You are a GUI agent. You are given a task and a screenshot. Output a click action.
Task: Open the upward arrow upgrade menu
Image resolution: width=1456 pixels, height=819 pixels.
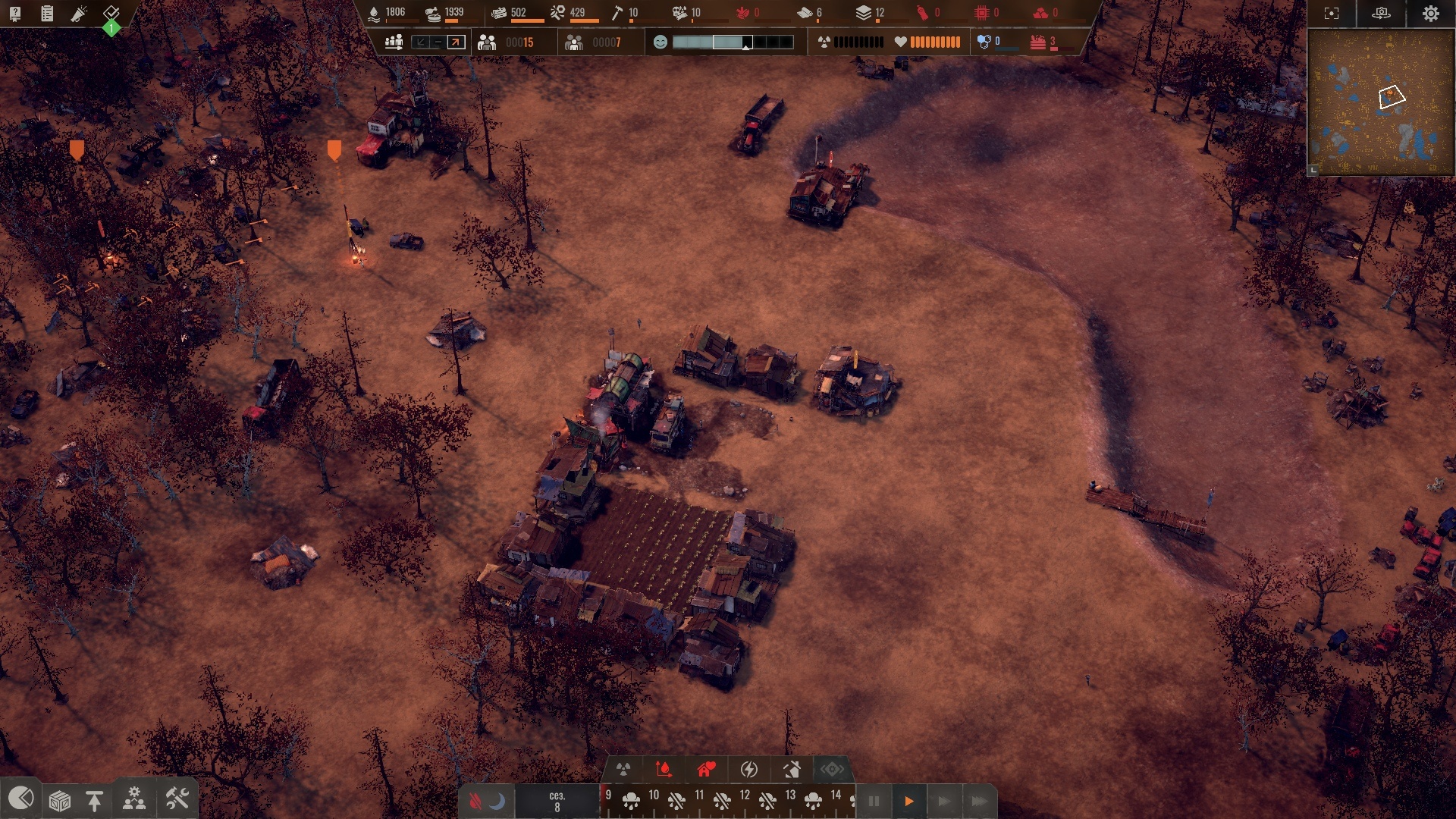tap(95, 800)
